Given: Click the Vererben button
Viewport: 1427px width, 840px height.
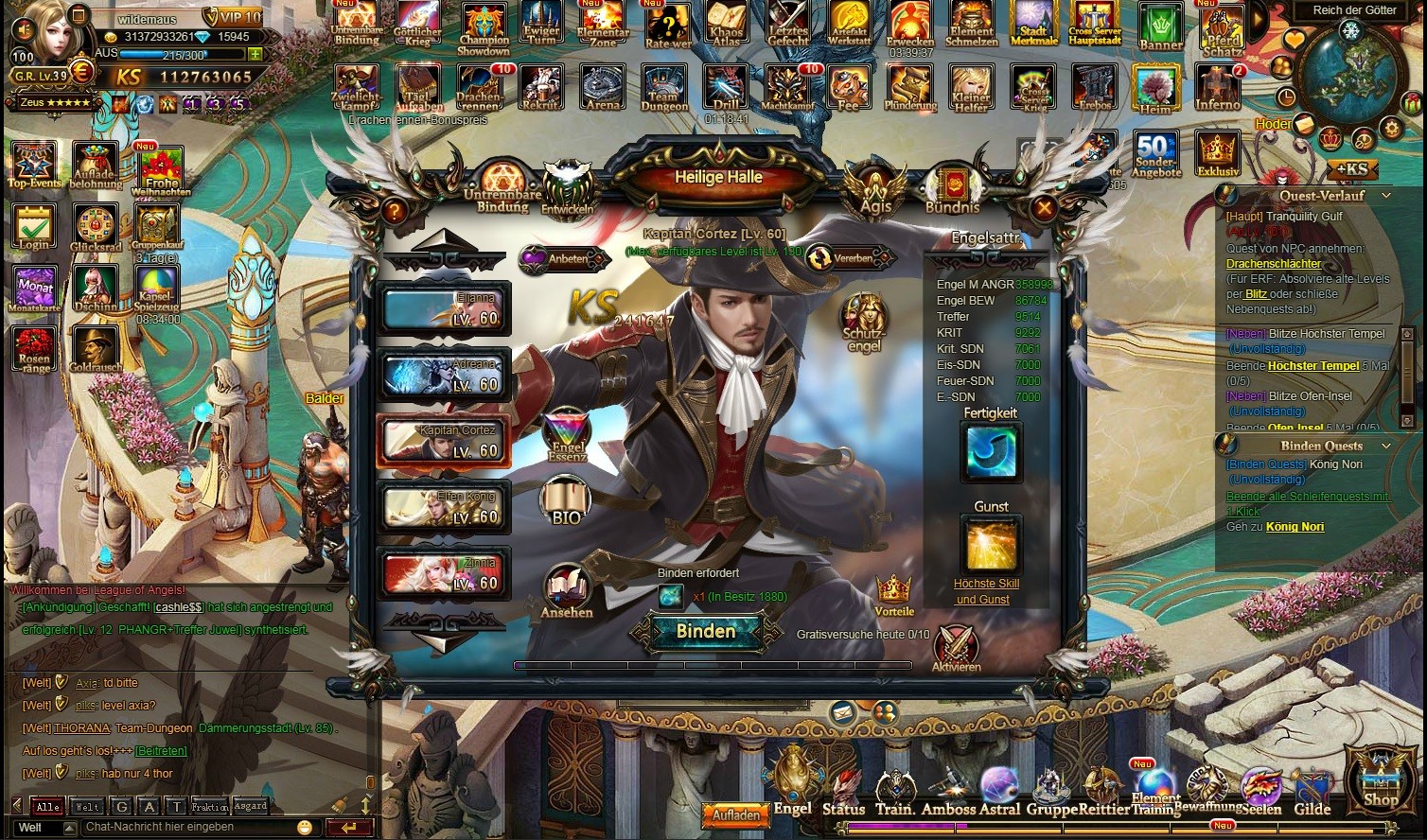Looking at the screenshot, I should pyautogui.click(x=847, y=258).
